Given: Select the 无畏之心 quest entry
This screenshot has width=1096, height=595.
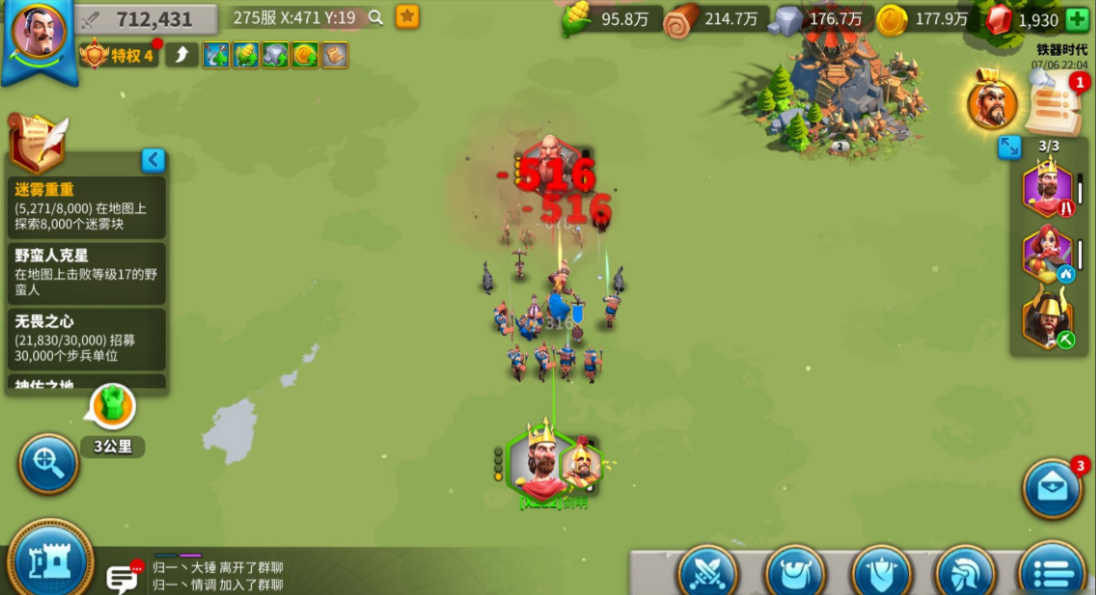Looking at the screenshot, I should tap(86, 338).
